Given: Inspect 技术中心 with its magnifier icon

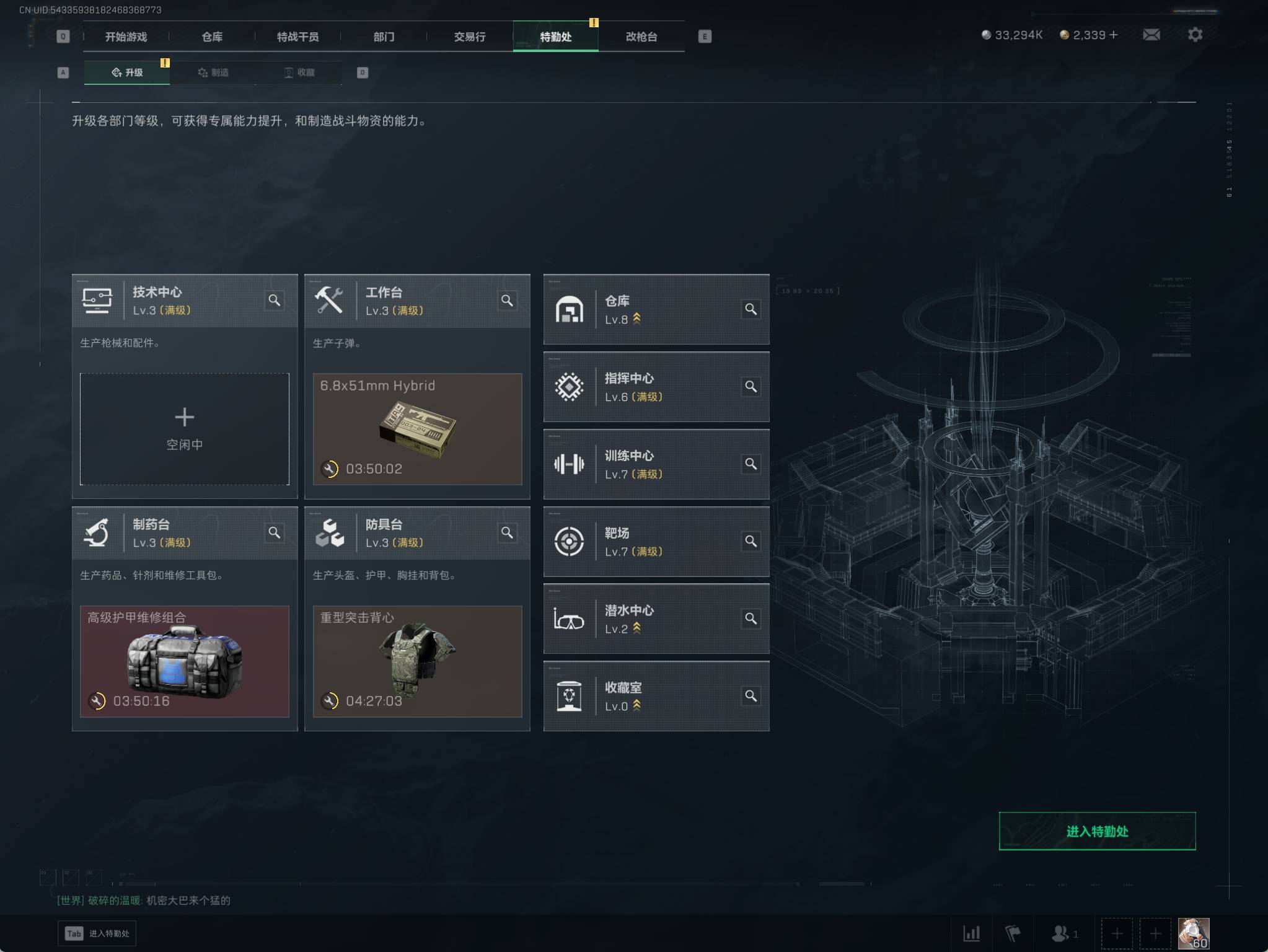Looking at the screenshot, I should (x=275, y=301).
